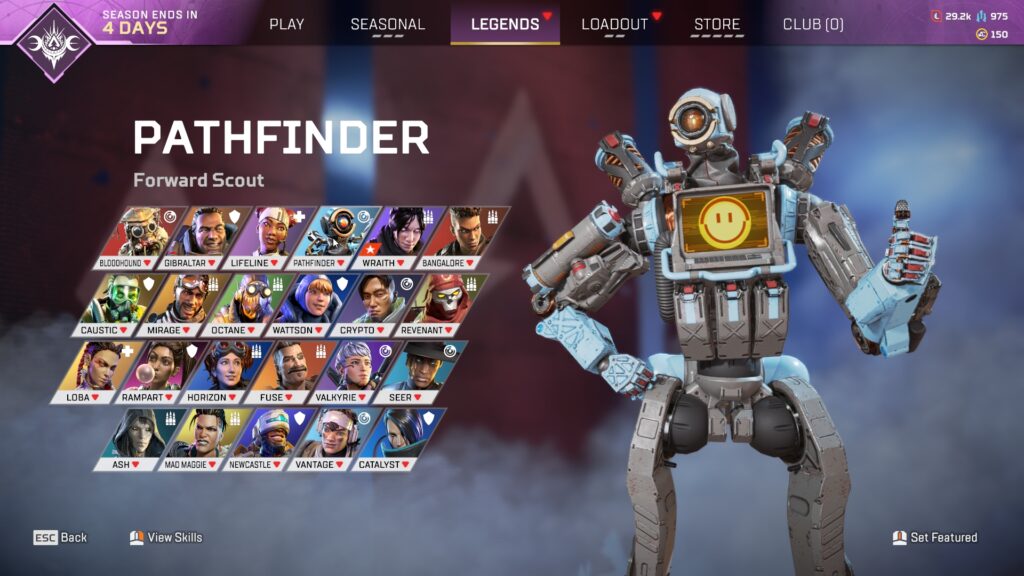The width and height of the screenshot is (1024, 576).
Task: Open the Store tab
Action: (x=717, y=24)
